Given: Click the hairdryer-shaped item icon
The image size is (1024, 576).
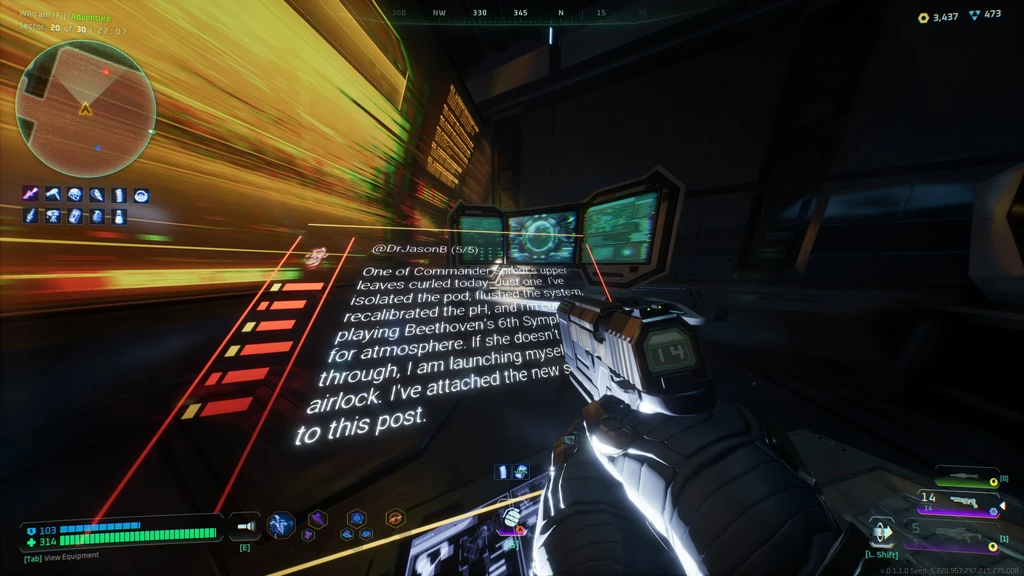Looking at the screenshot, I should (53, 195).
